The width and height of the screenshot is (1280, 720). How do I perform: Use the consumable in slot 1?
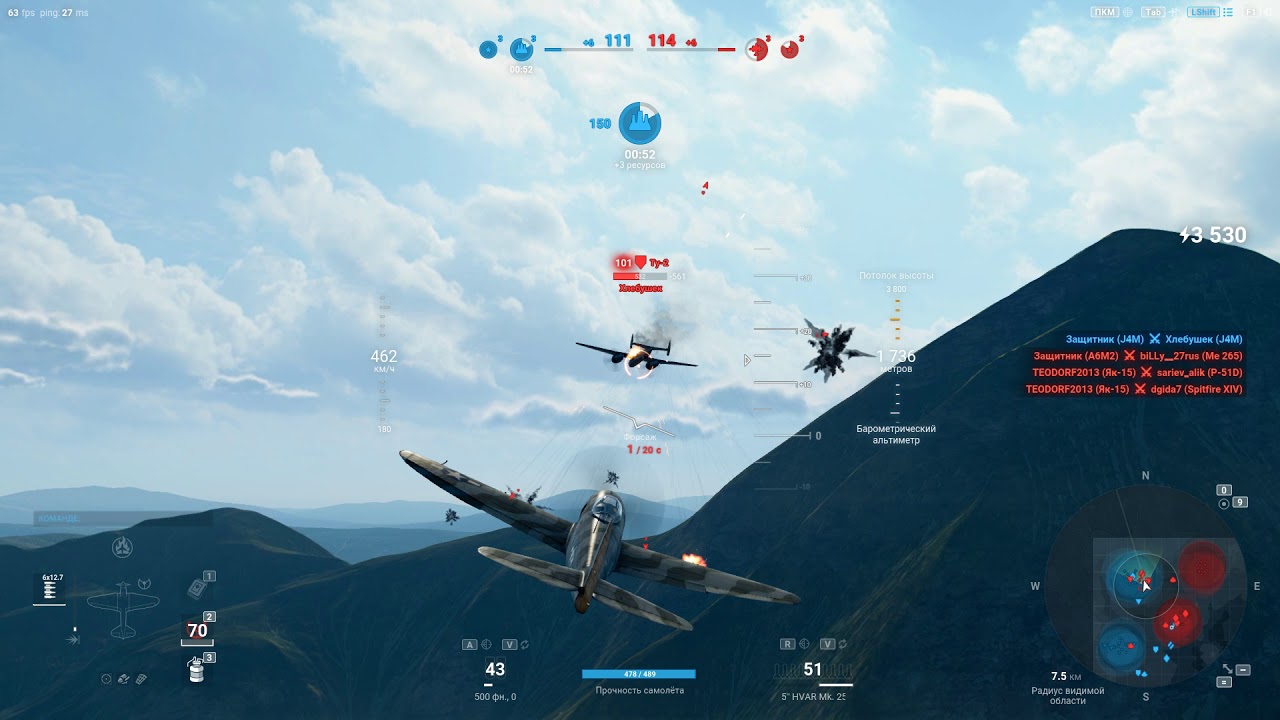[x=196, y=588]
